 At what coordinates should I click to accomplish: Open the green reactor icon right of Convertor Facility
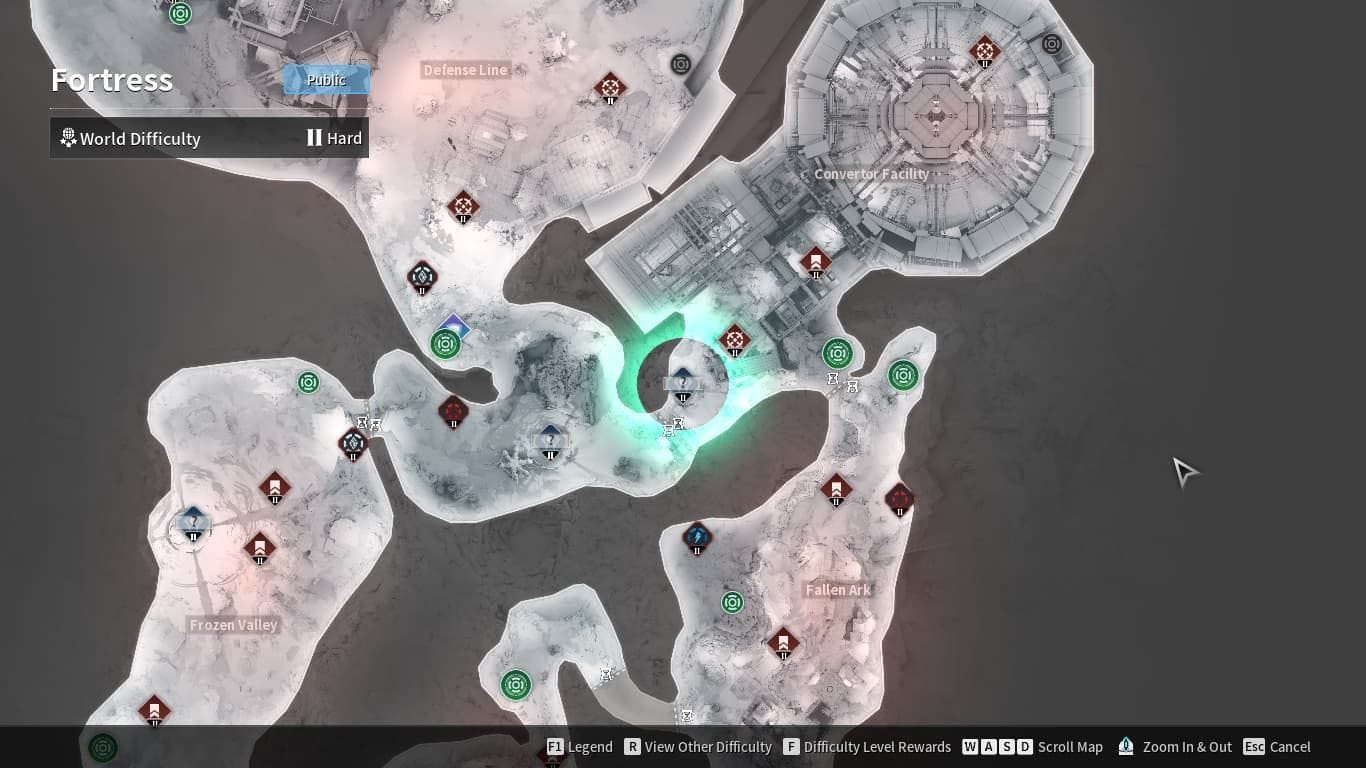pyautogui.click(x=903, y=376)
